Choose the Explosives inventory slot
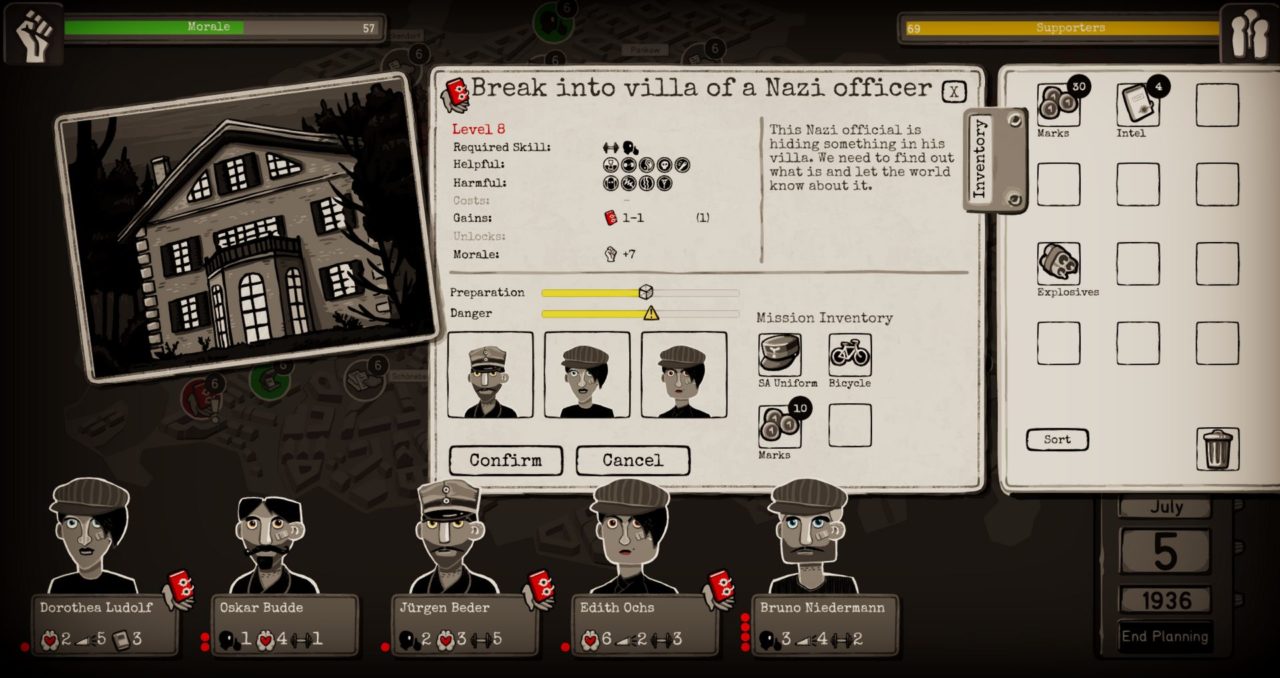The width and height of the screenshot is (1280, 678). pos(1059,264)
